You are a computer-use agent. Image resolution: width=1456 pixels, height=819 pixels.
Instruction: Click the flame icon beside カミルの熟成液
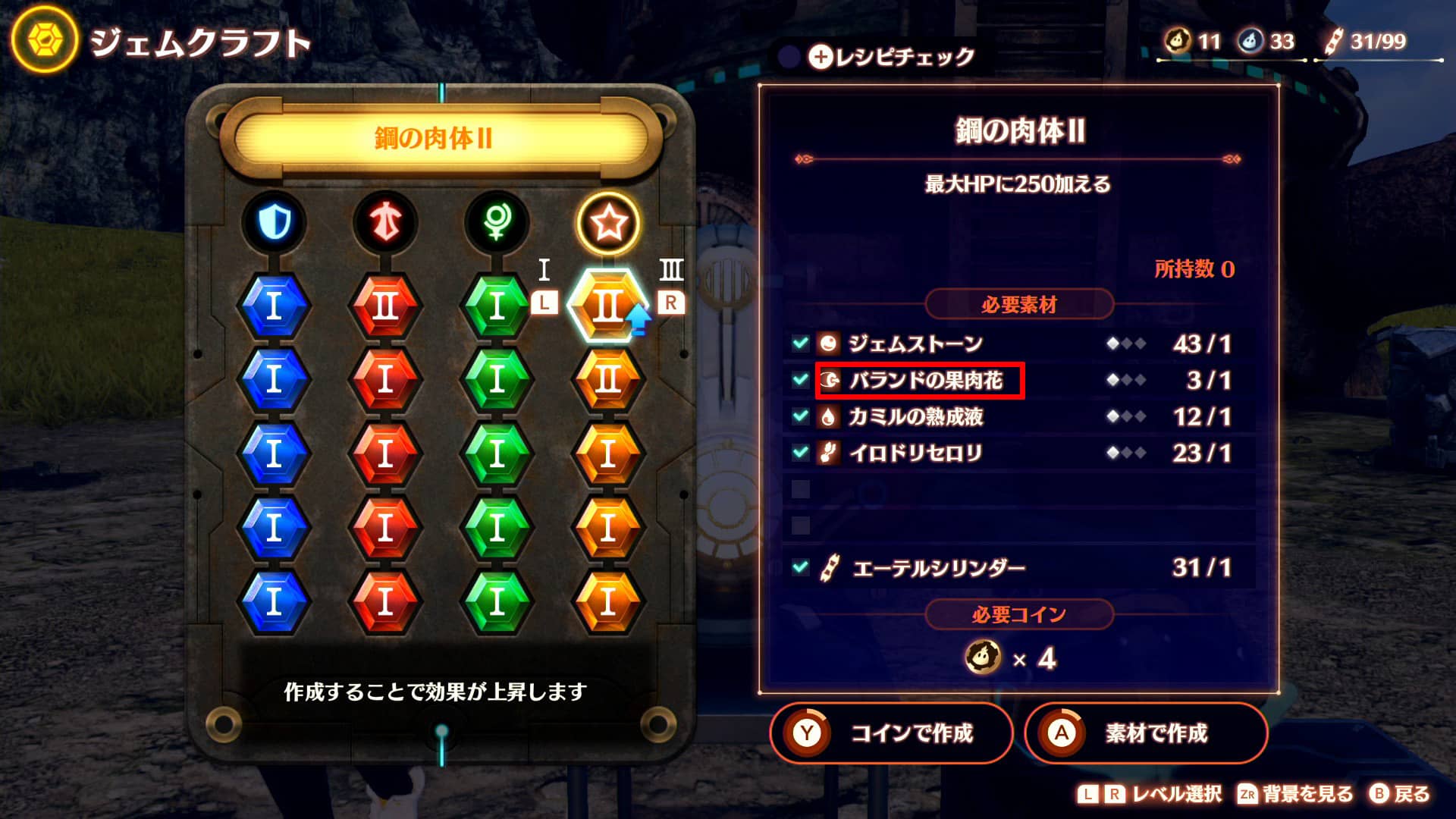coord(829,416)
